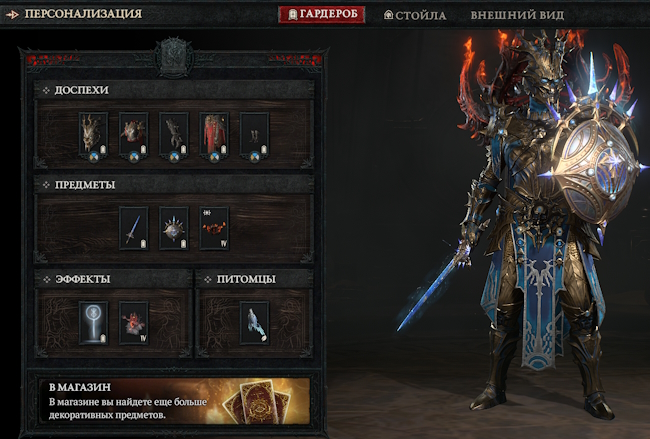Select the helmet armor slot
650x439 pixels.
click(94, 135)
